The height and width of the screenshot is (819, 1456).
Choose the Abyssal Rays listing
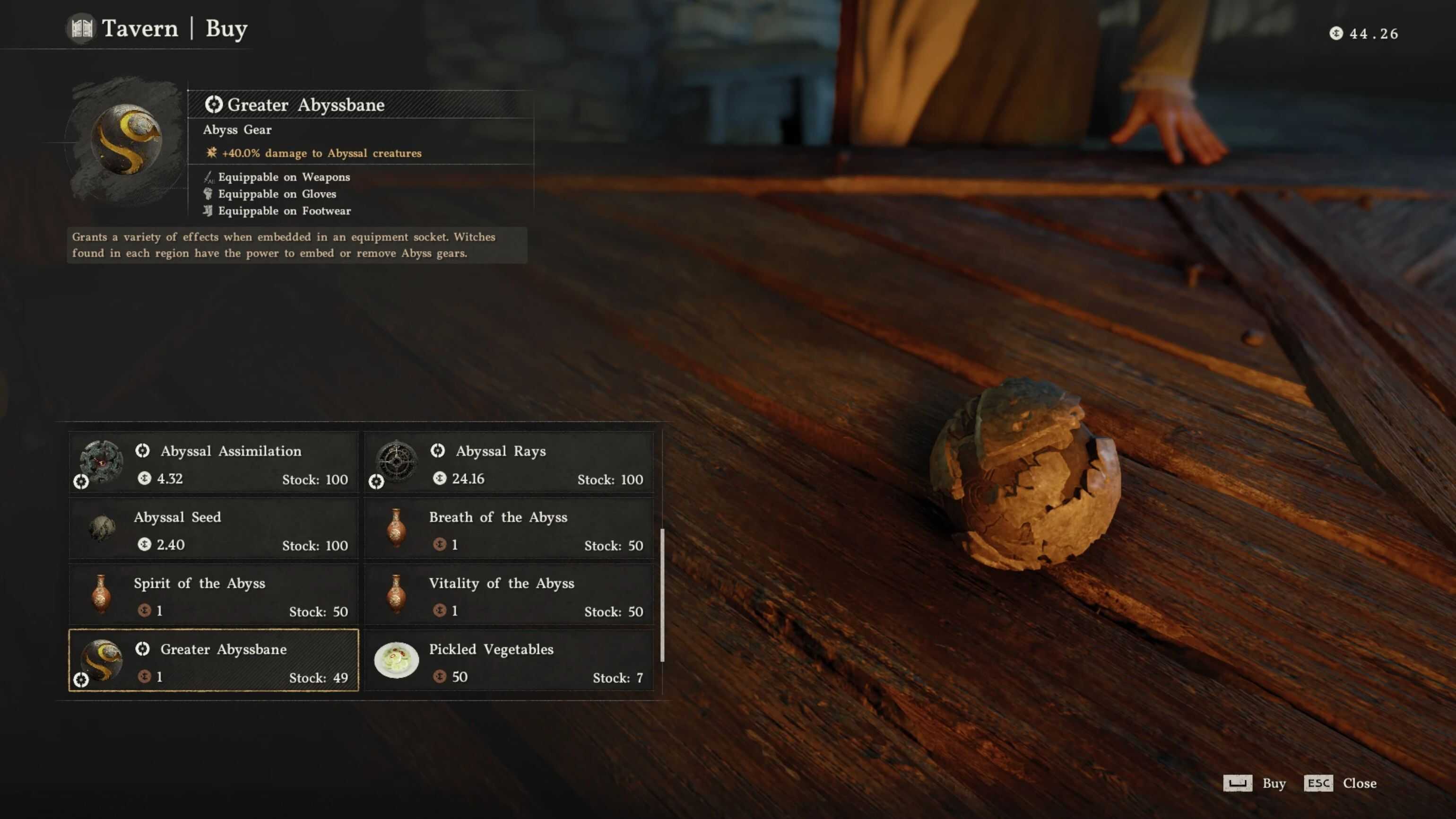509,463
